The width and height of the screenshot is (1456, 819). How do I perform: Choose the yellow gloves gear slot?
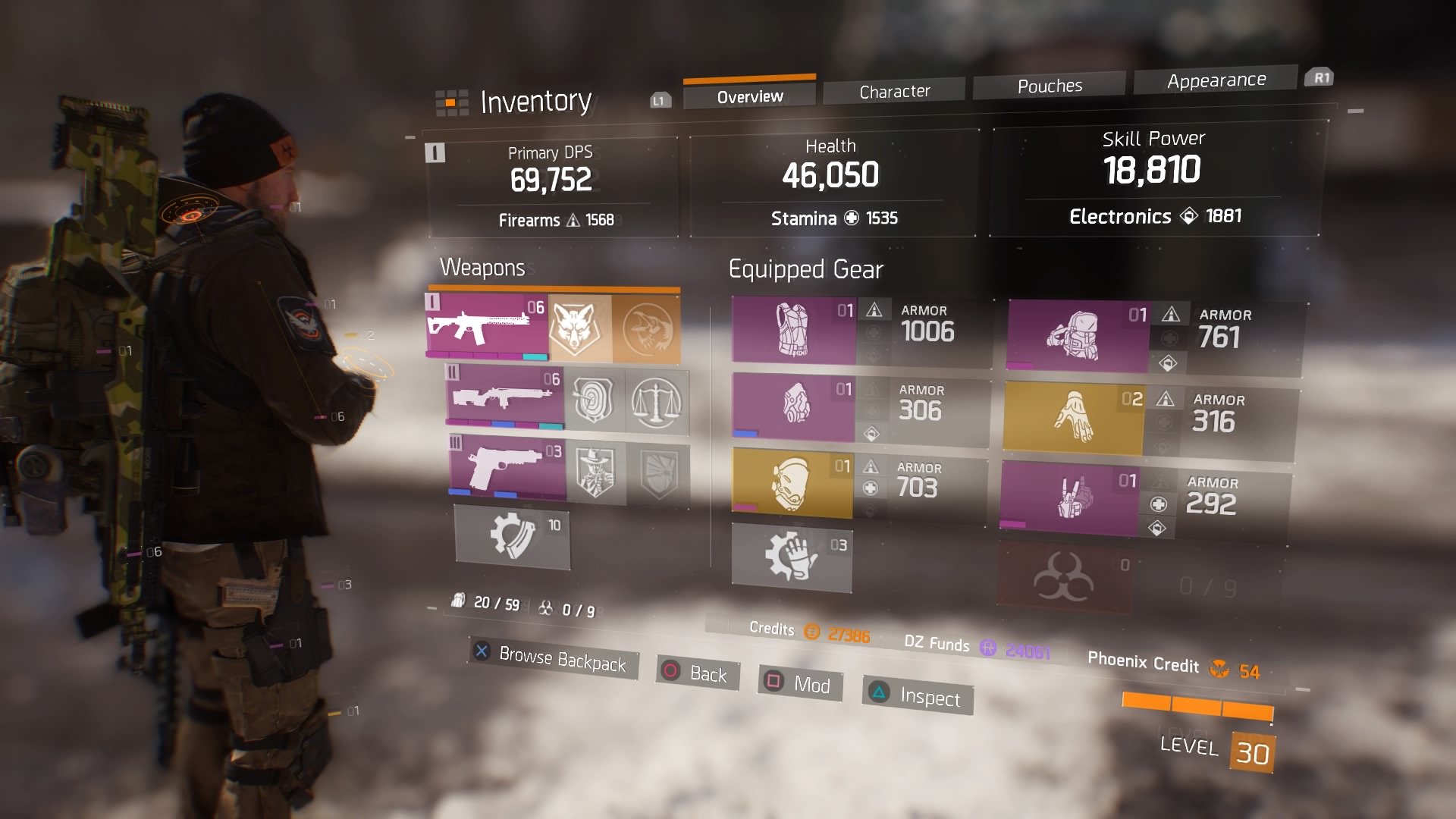[x=1072, y=418]
